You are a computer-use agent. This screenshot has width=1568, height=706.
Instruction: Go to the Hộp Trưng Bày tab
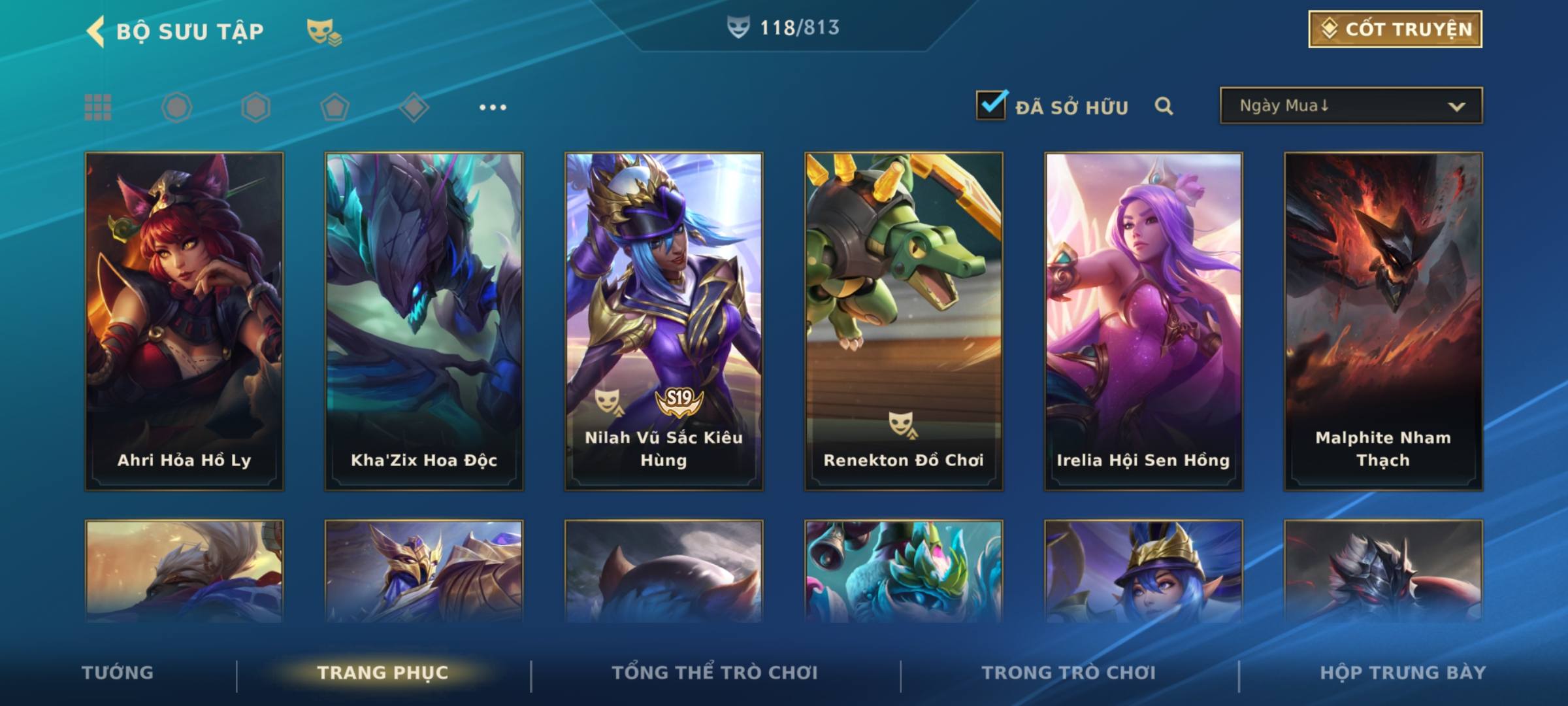tap(1403, 673)
